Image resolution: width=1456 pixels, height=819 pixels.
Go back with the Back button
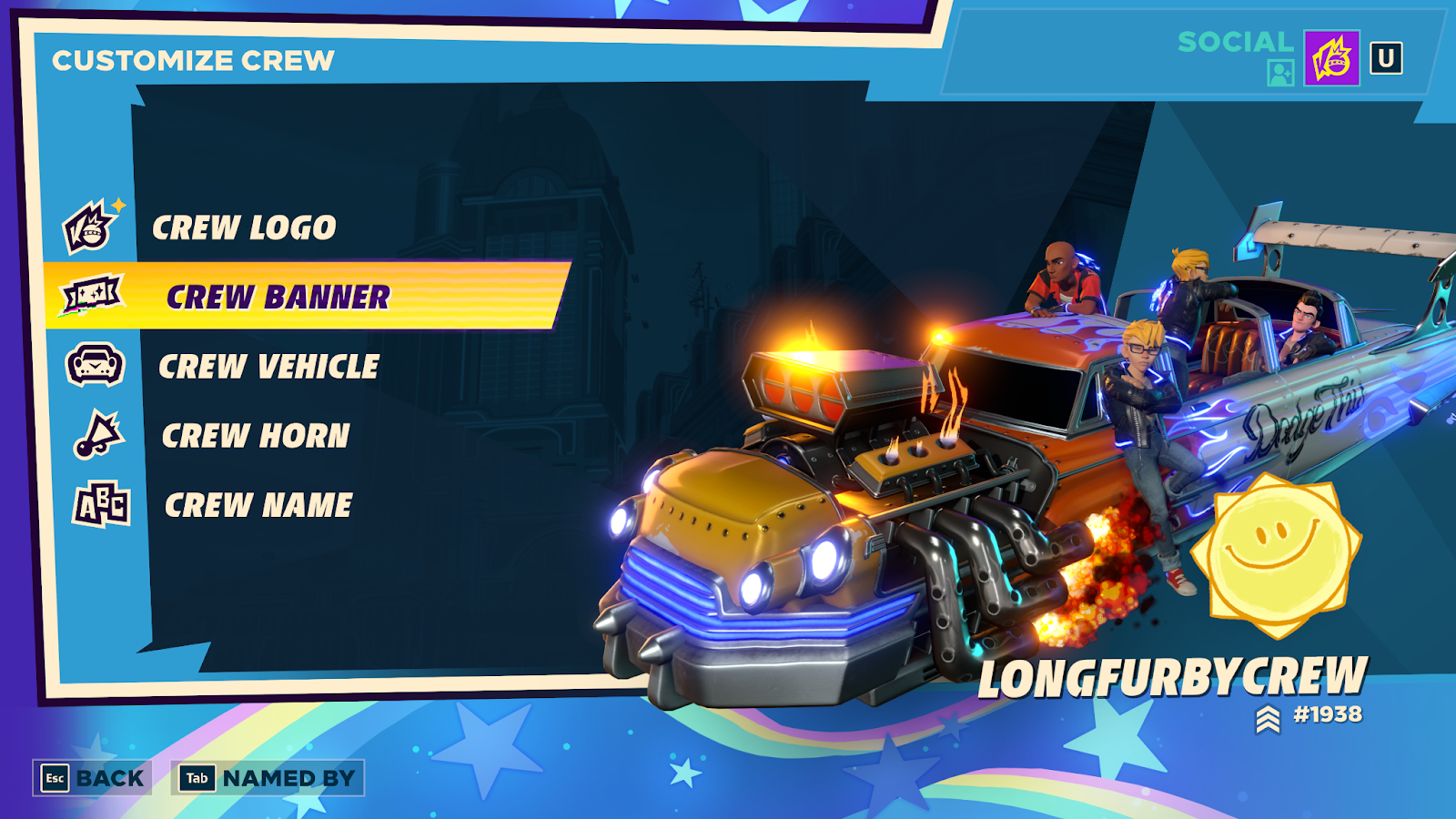pos(92,778)
